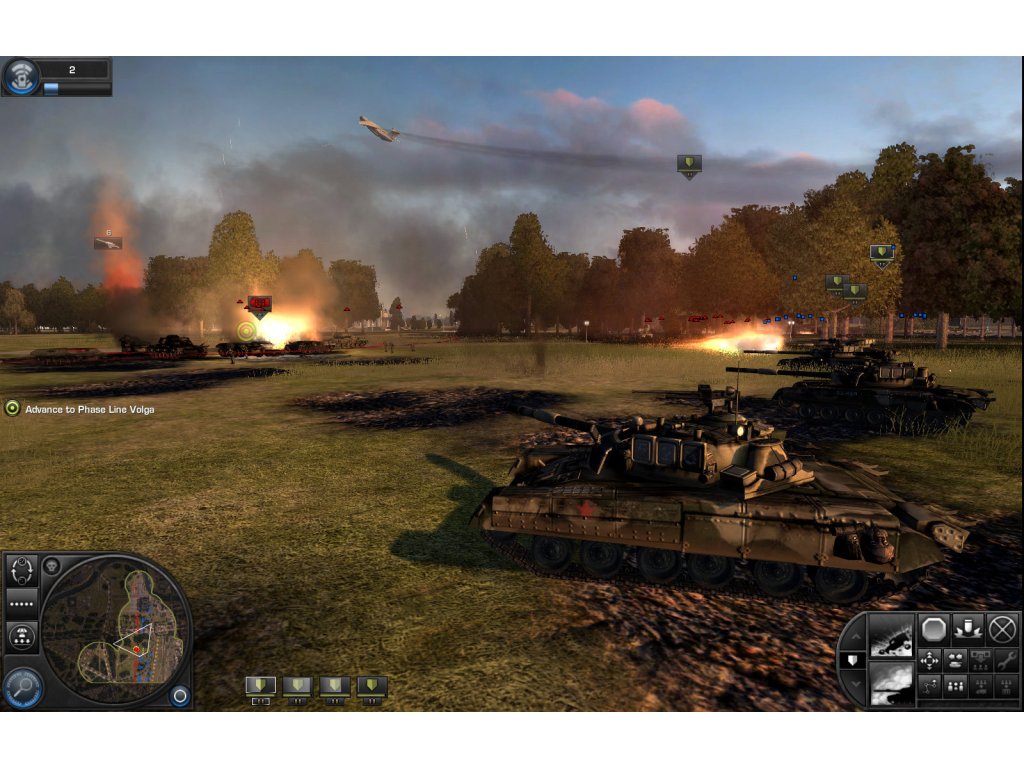This screenshot has width=1024, height=768.
Task: Open the tactical aid radio menu
Action: coord(21,77)
